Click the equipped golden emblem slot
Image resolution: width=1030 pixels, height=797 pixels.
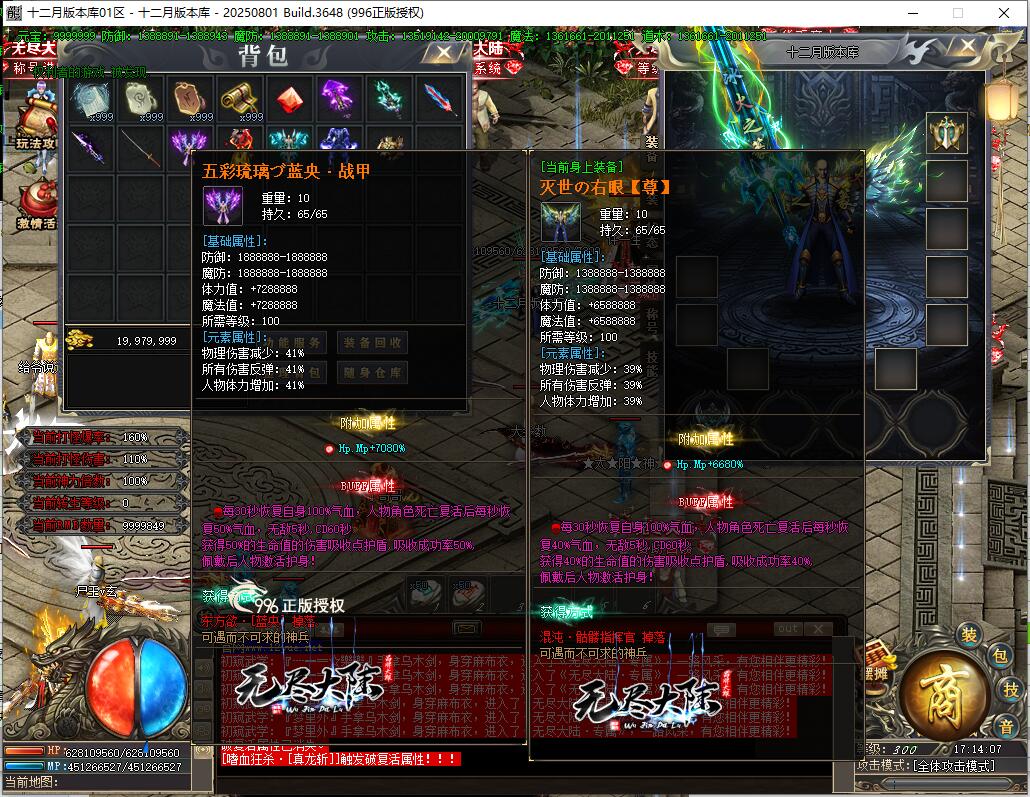(946, 133)
